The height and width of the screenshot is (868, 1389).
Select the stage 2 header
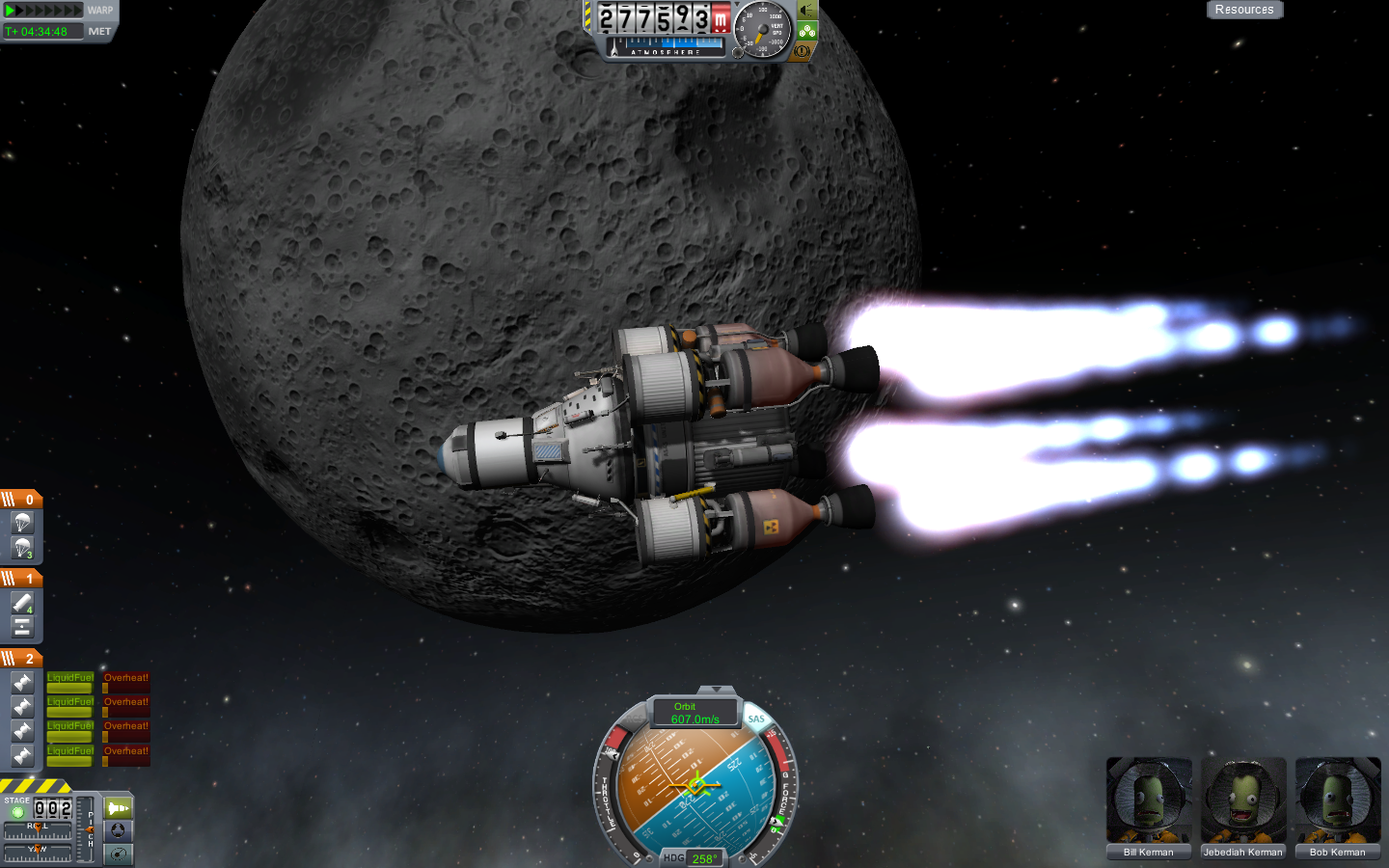21,659
